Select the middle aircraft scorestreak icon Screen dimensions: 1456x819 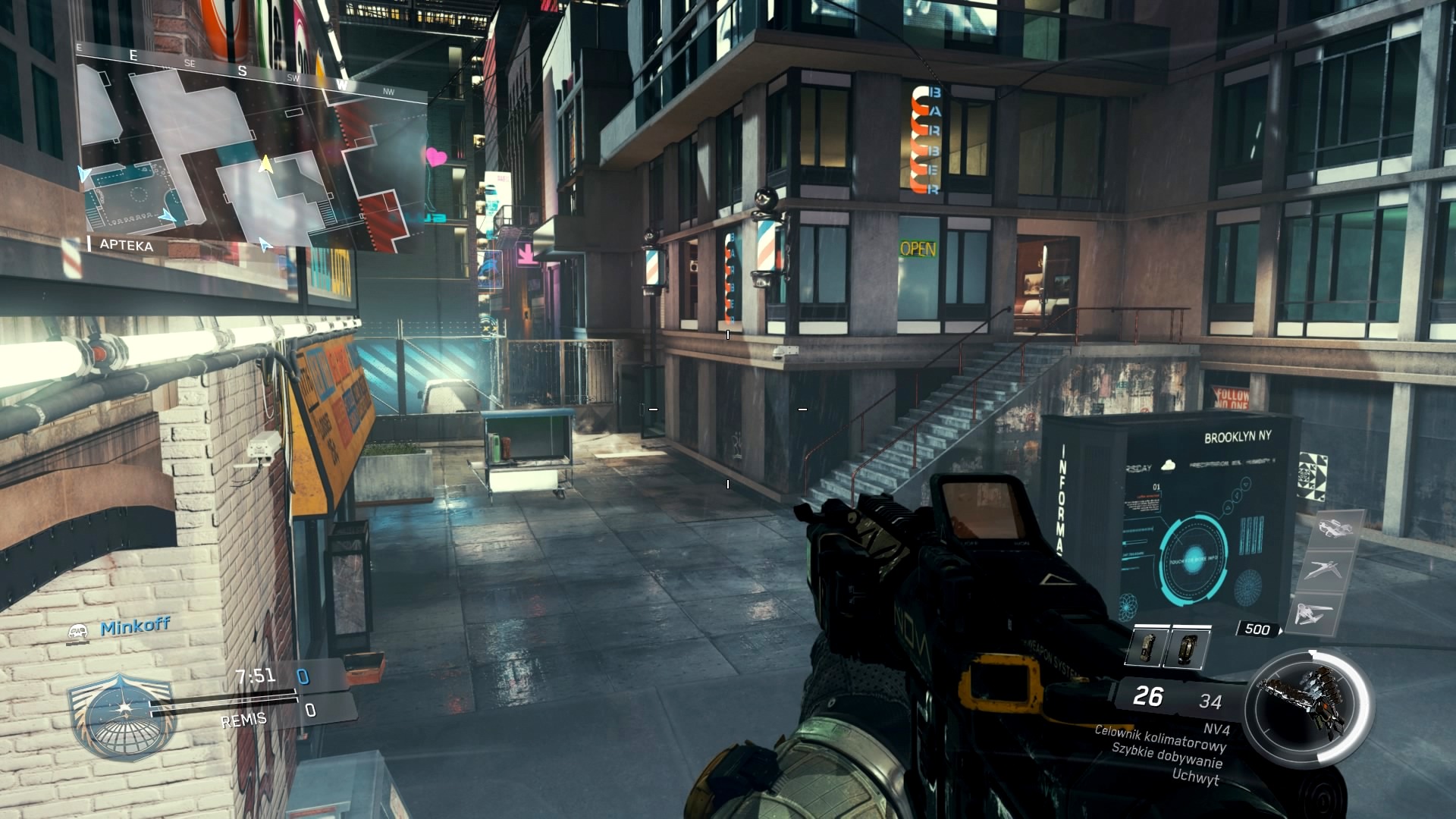1323,568
